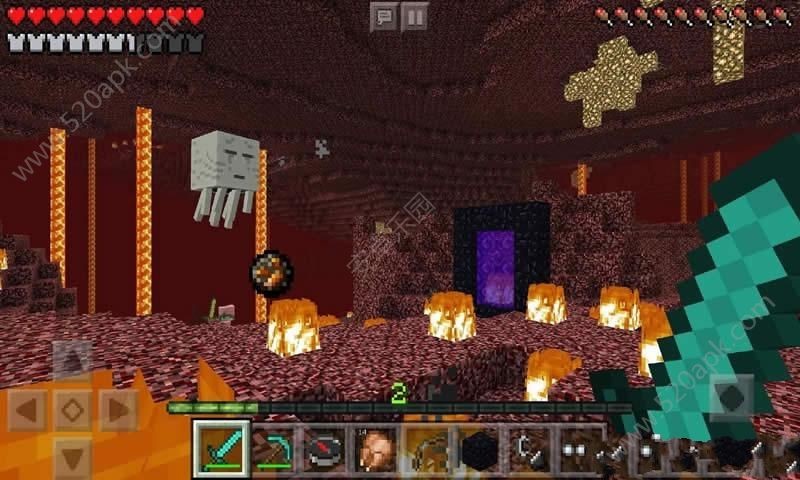800x480 pixels.
Task: Tap the move right arrow
Action: click(116, 409)
